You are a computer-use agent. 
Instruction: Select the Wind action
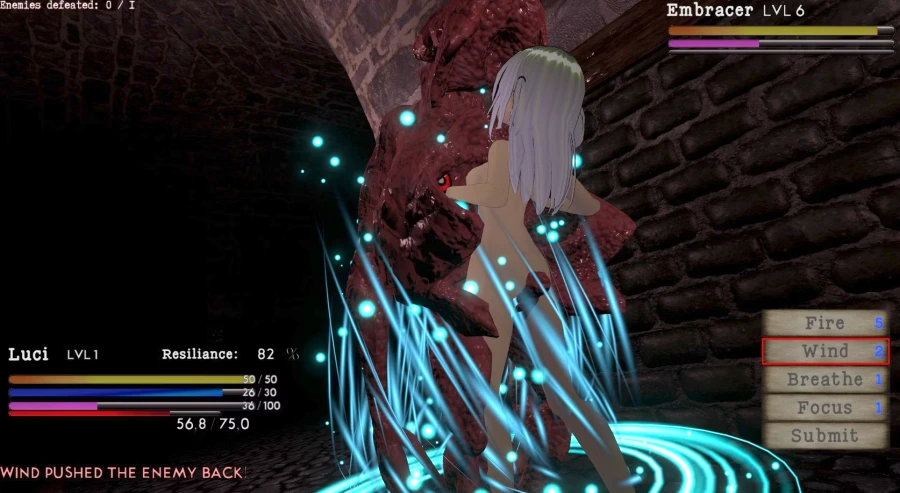825,351
